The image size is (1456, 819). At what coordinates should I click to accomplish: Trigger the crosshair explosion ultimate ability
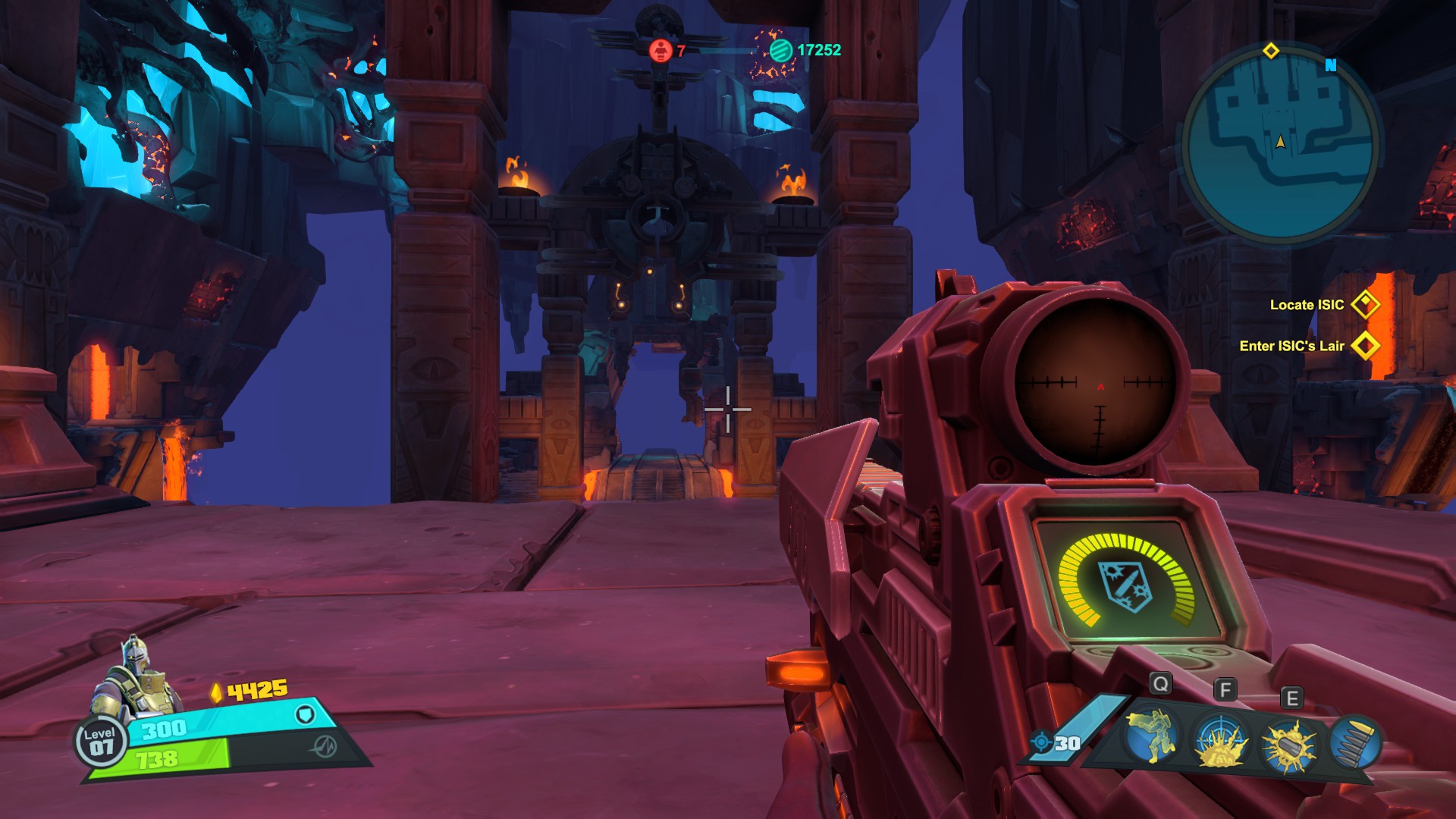(1220, 742)
